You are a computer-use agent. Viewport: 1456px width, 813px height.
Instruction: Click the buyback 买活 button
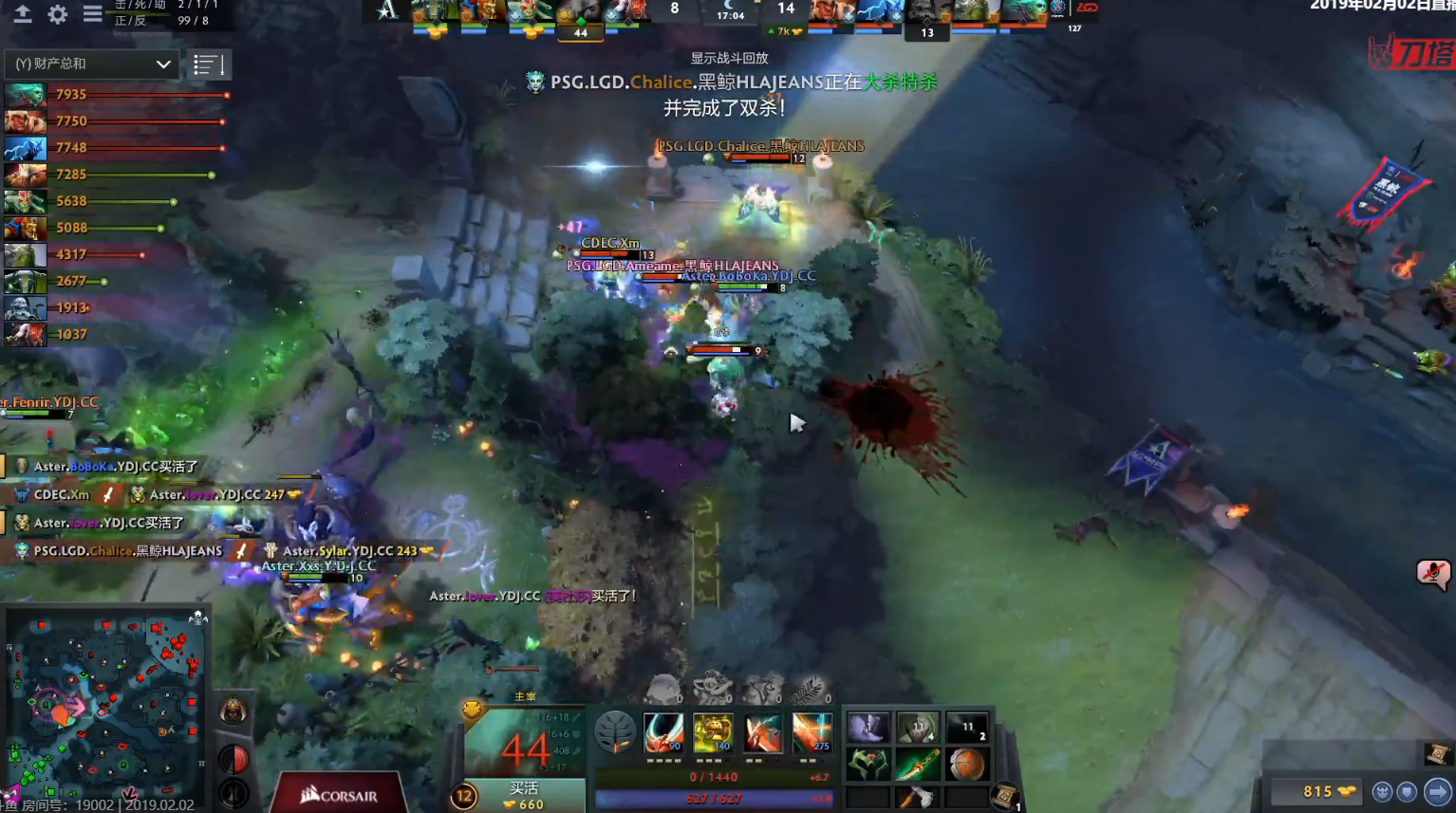pos(524,796)
